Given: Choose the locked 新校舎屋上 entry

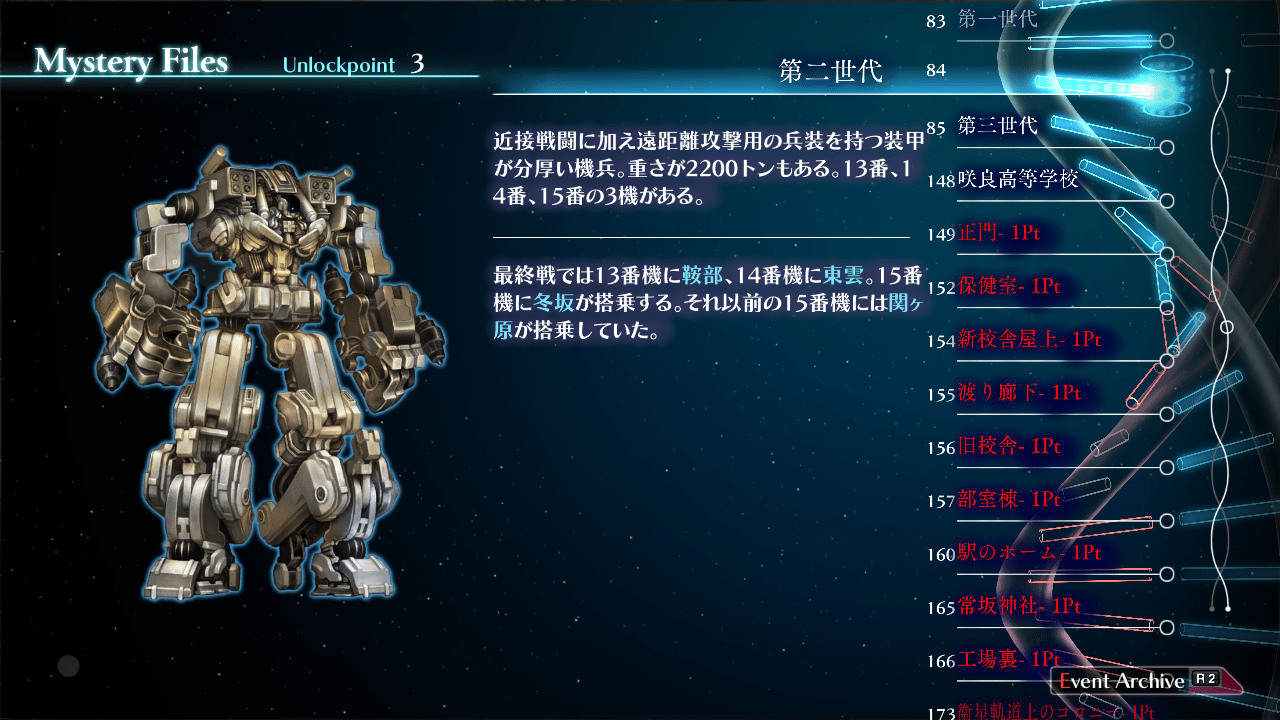Looking at the screenshot, I should pyautogui.click(x=1028, y=340).
